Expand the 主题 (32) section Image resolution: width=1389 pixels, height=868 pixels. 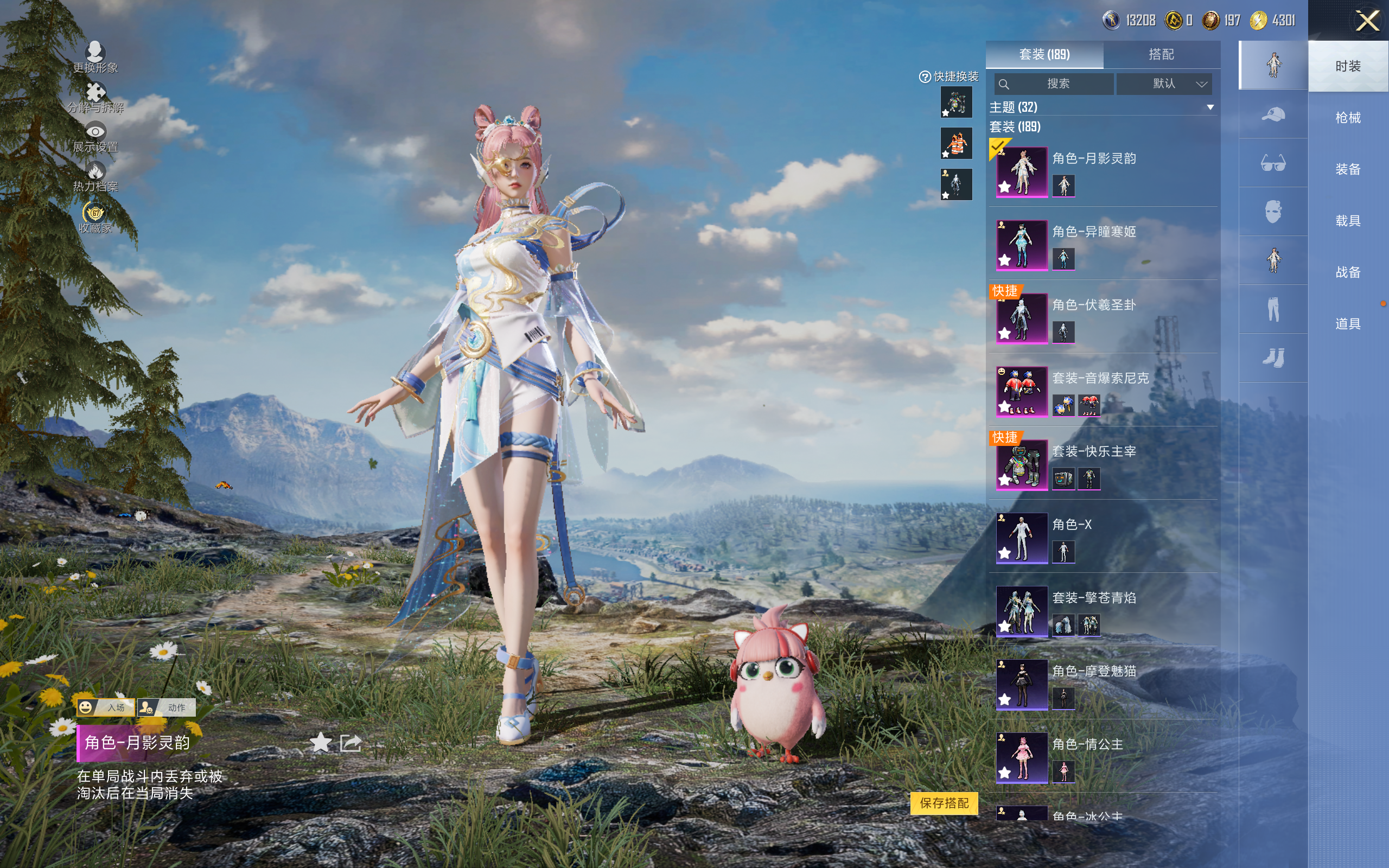click(x=1210, y=107)
